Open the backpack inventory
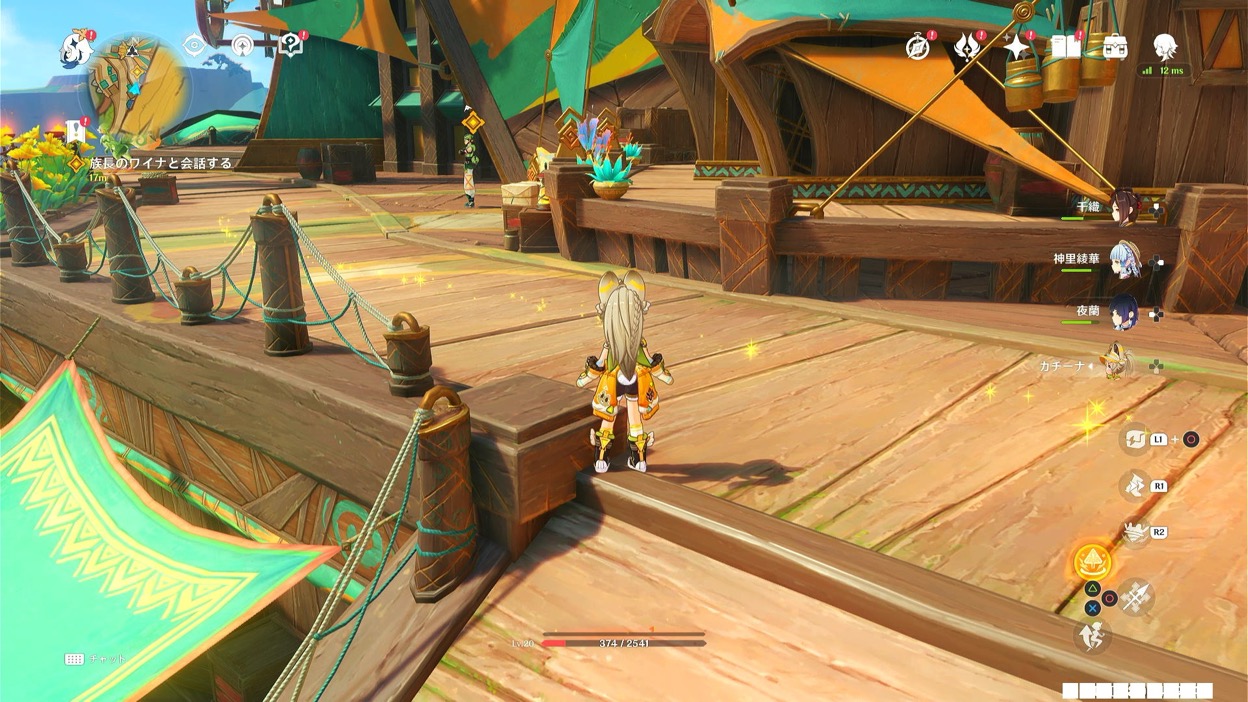Viewport: 1248px width, 702px height. 1115,47
